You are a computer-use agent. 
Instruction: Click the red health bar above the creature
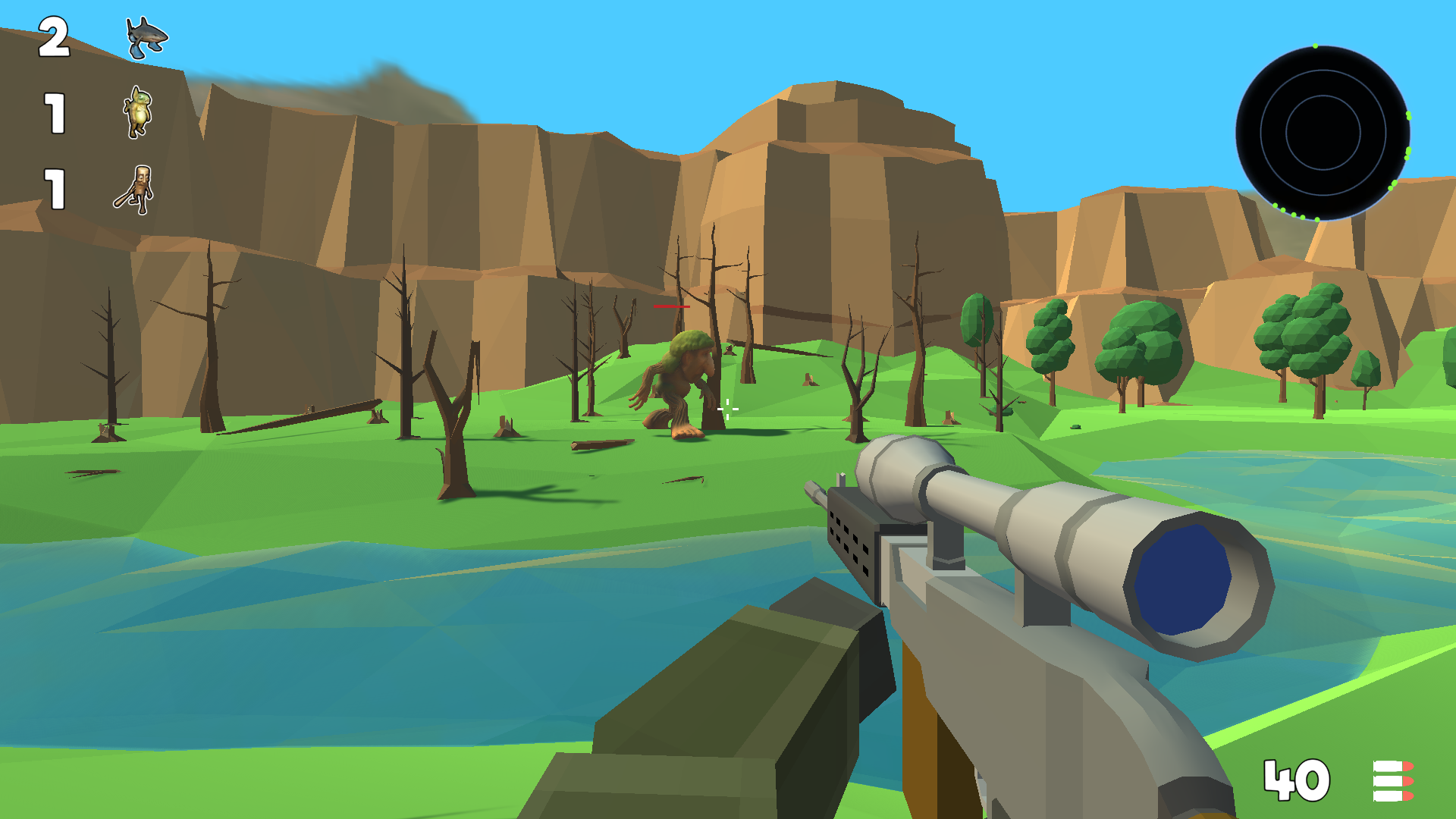pyautogui.click(x=670, y=306)
